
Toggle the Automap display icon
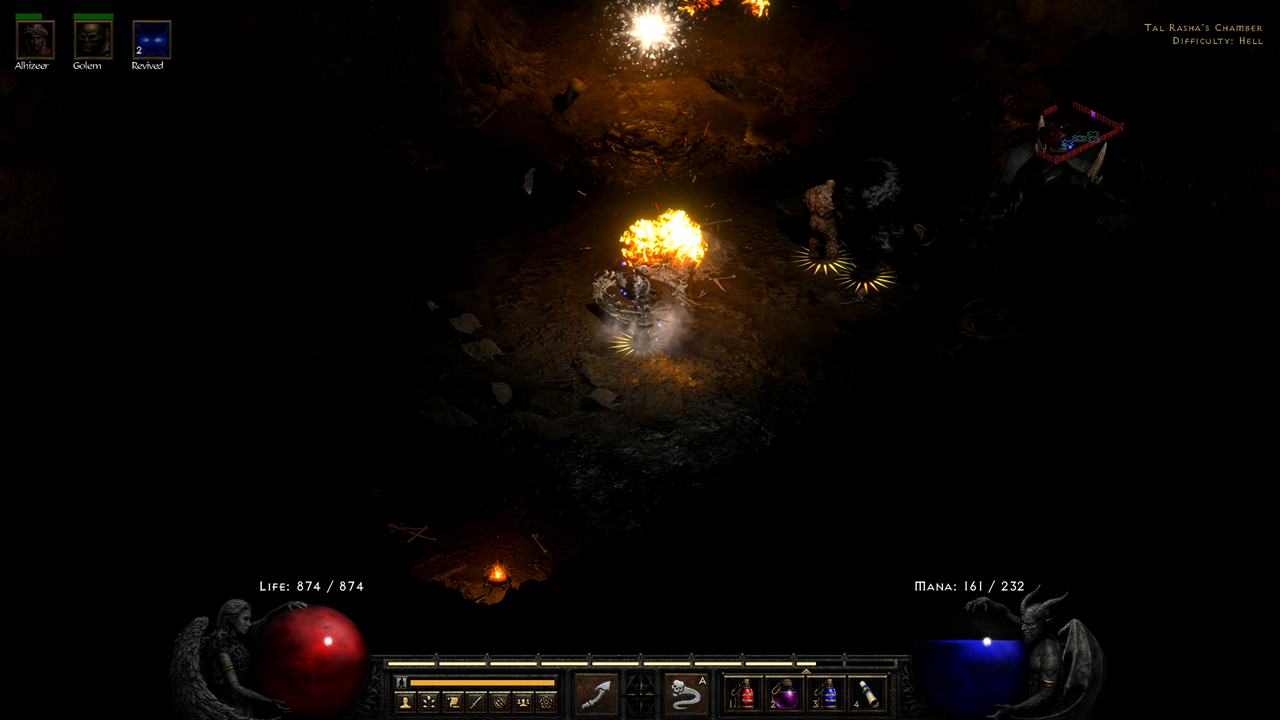pyautogui.click(x=498, y=701)
